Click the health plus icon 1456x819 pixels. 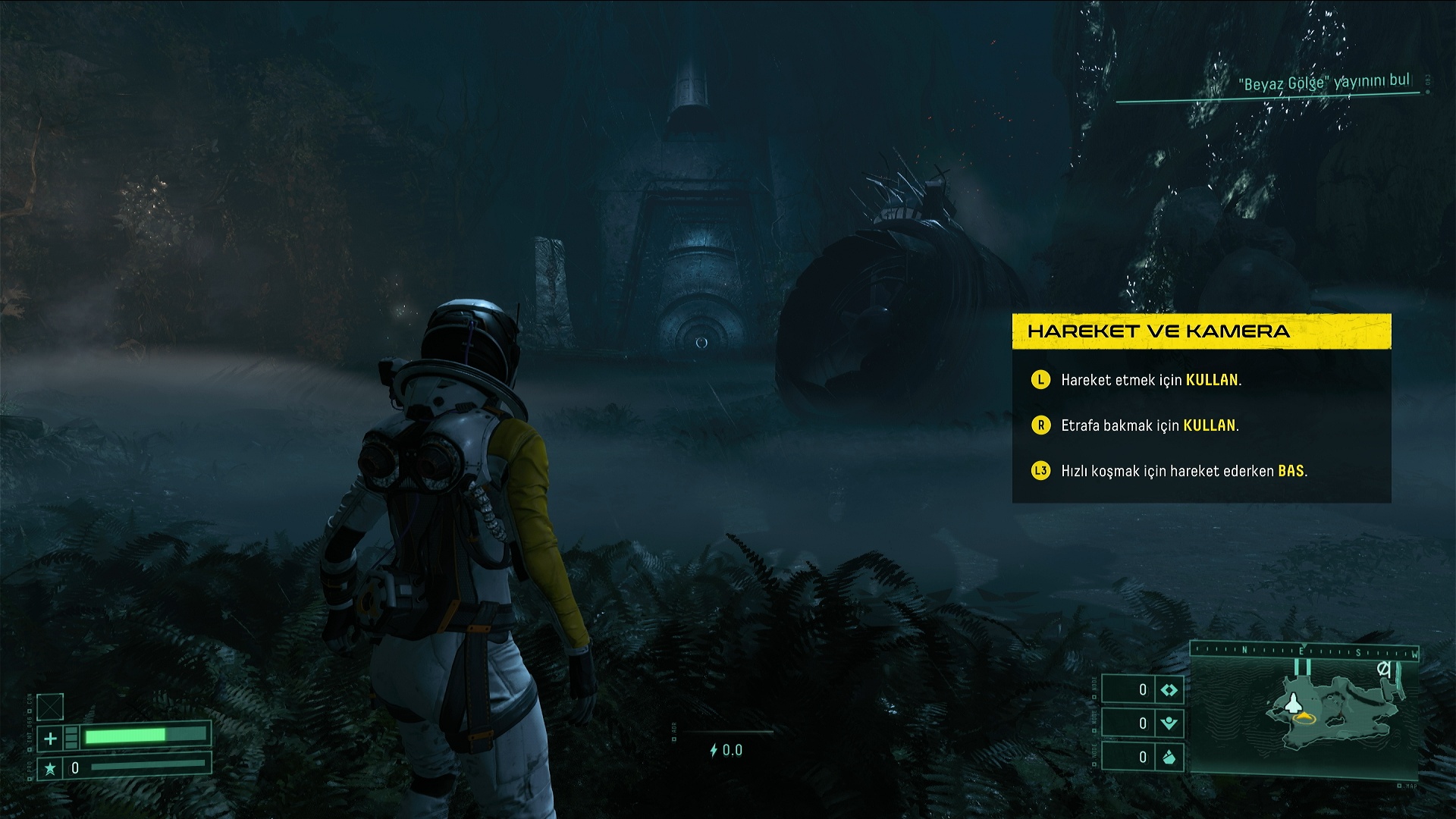click(50, 738)
